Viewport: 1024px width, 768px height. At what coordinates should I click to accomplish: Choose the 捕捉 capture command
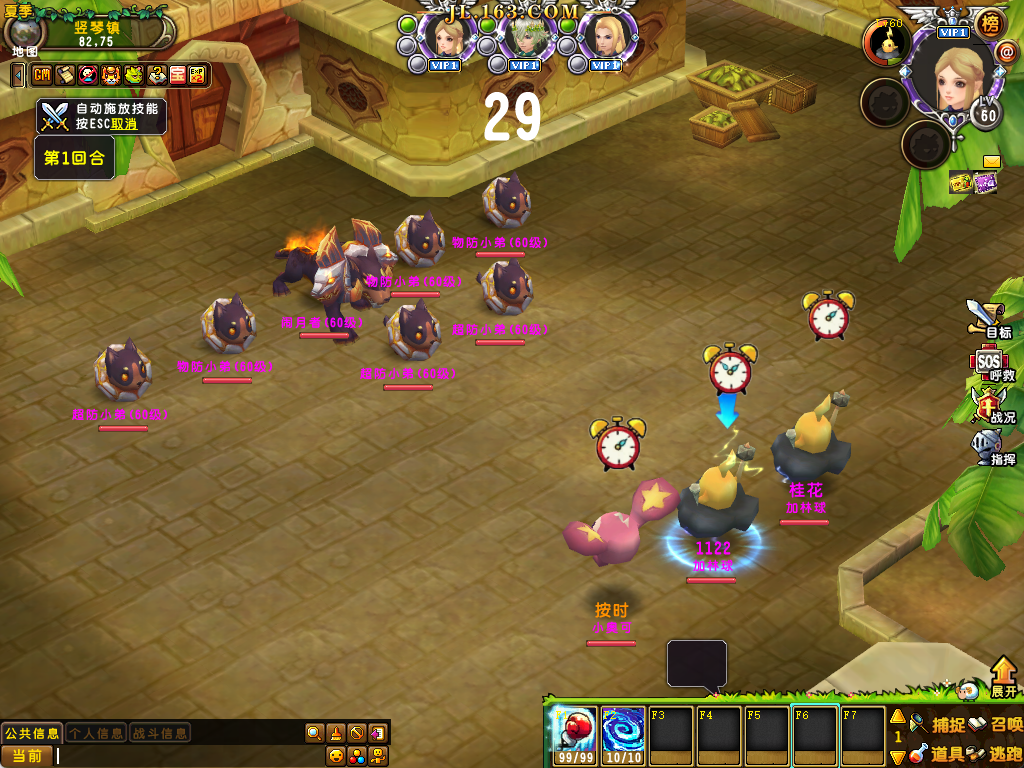pos(937,724)
